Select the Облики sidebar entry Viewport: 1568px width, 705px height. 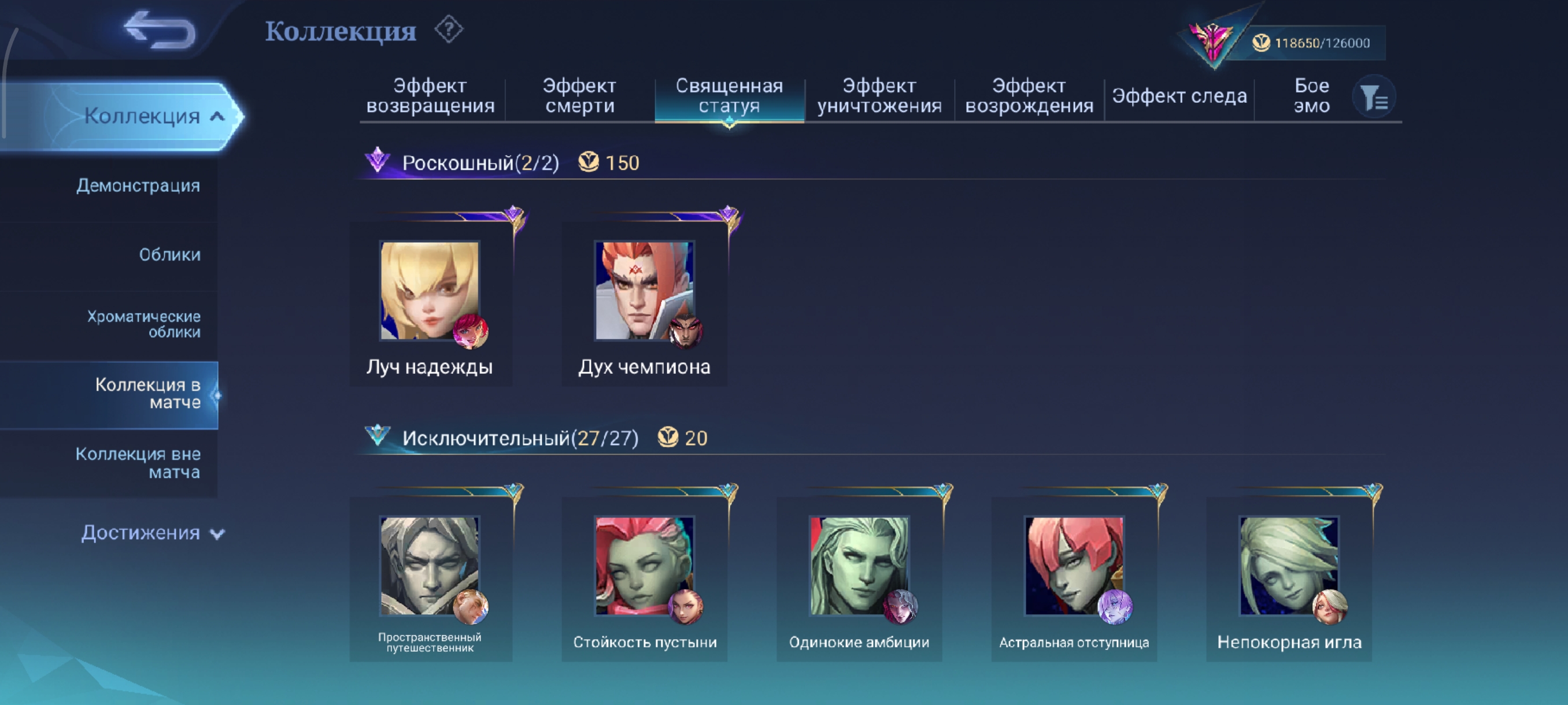(169, 254)
